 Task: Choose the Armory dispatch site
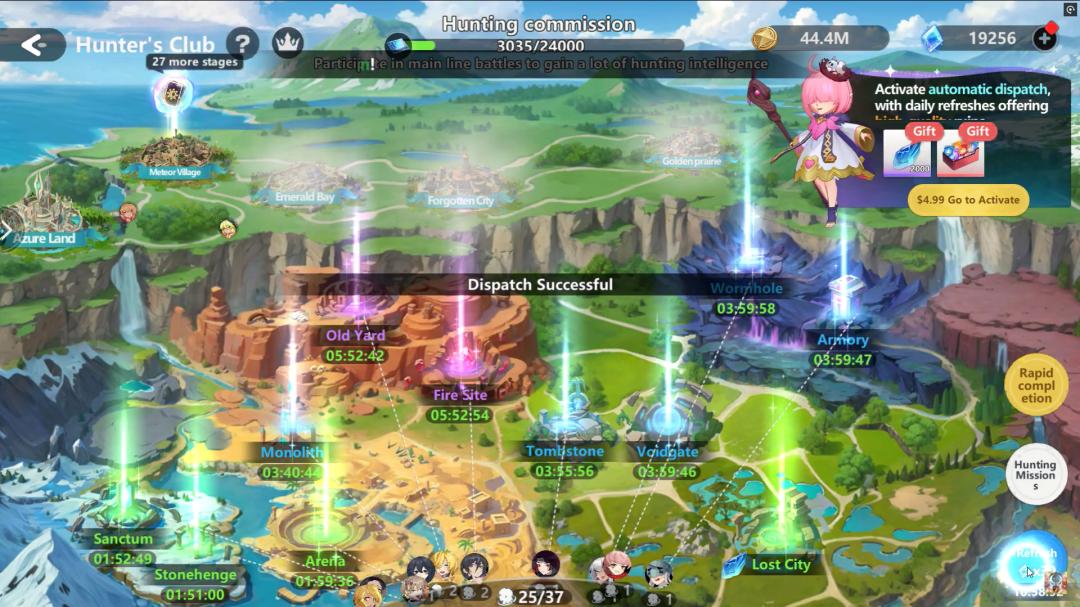[x=842, y=340]
